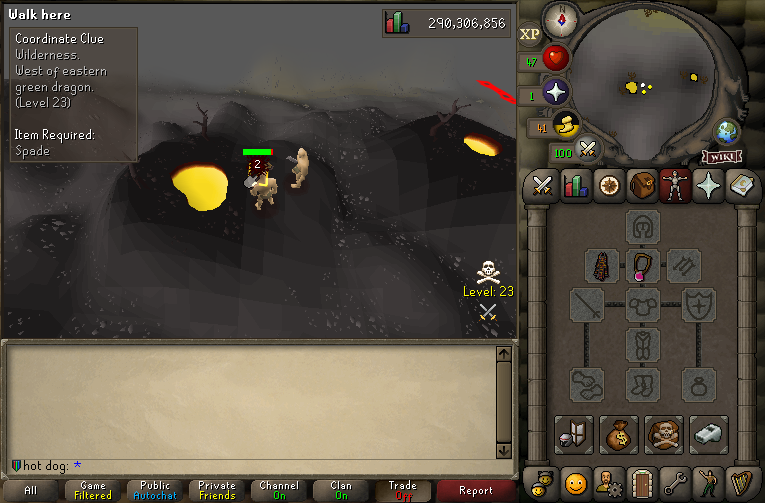Viewport: 765px width, 503px height.
Task: Toggle the XP drops orb
Action: [529, 34]
